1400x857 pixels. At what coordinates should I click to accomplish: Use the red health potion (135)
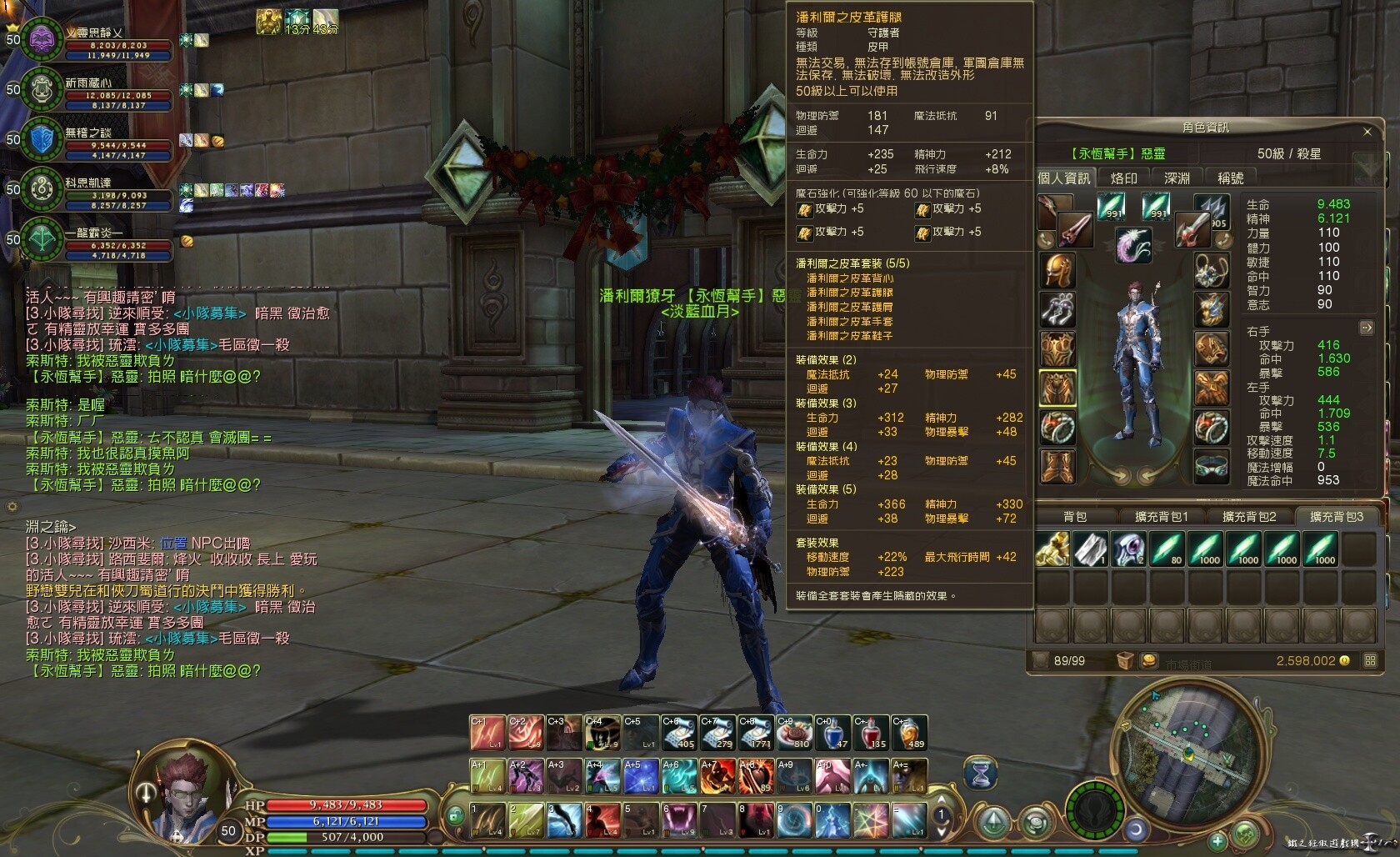870,733
